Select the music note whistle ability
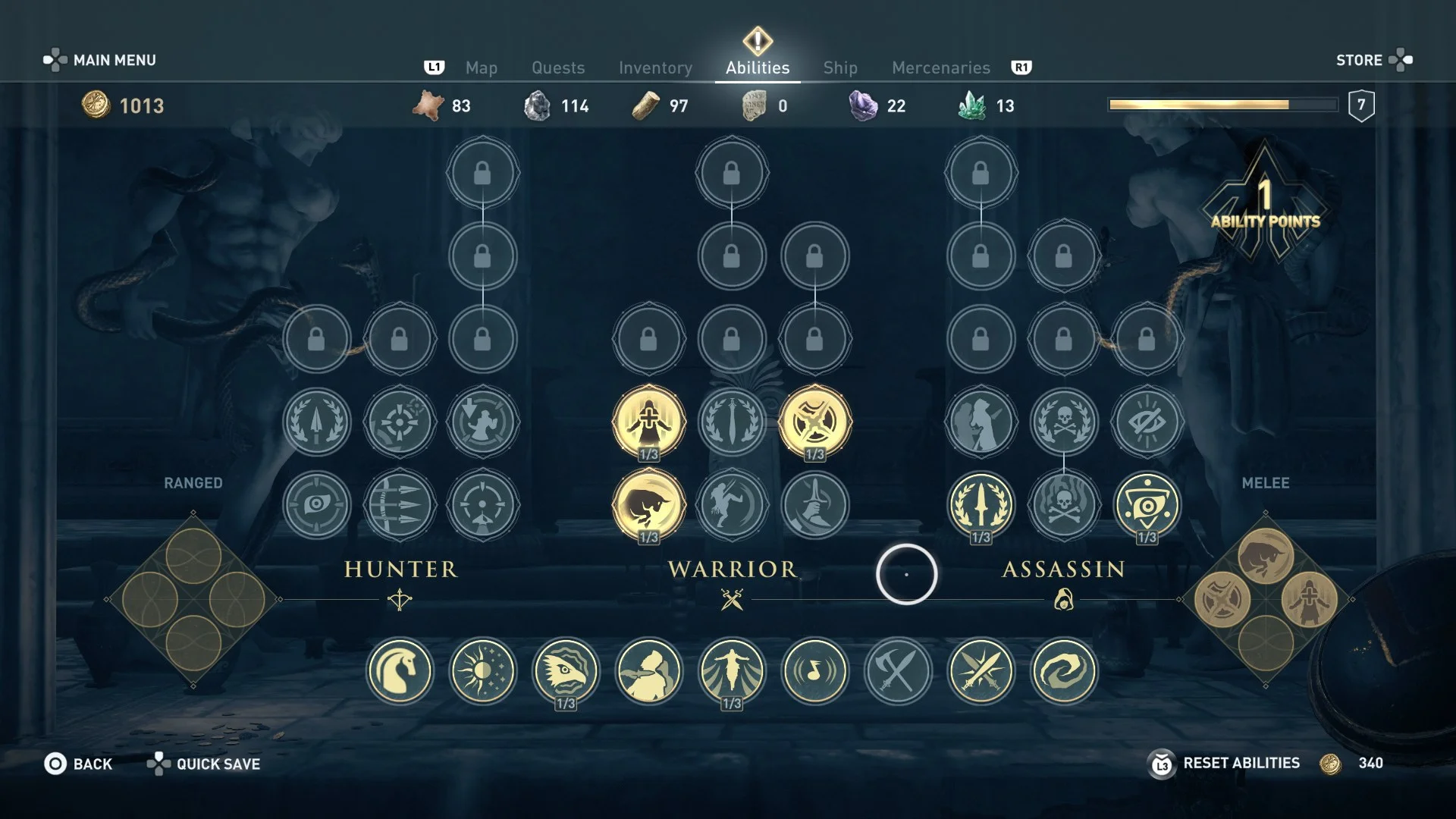 point(815,671)
